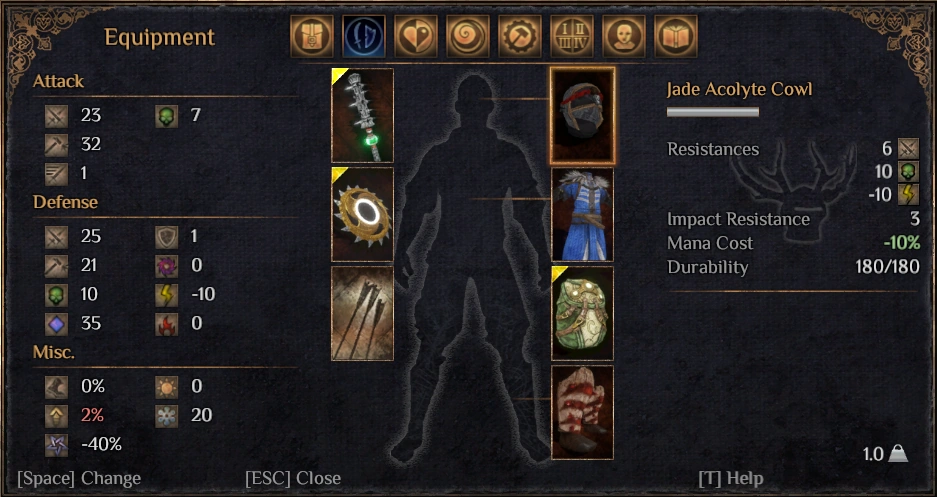This screenshot has height=497, width=937.
Task: Switch to the roman numerals quickslot tab
Action: (571, 36)
